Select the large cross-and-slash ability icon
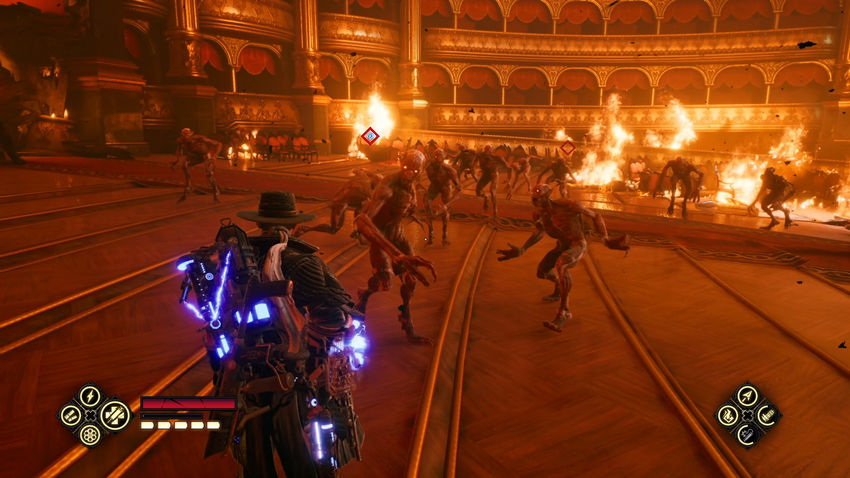This screenshot has height=478, width=850. 114,414
